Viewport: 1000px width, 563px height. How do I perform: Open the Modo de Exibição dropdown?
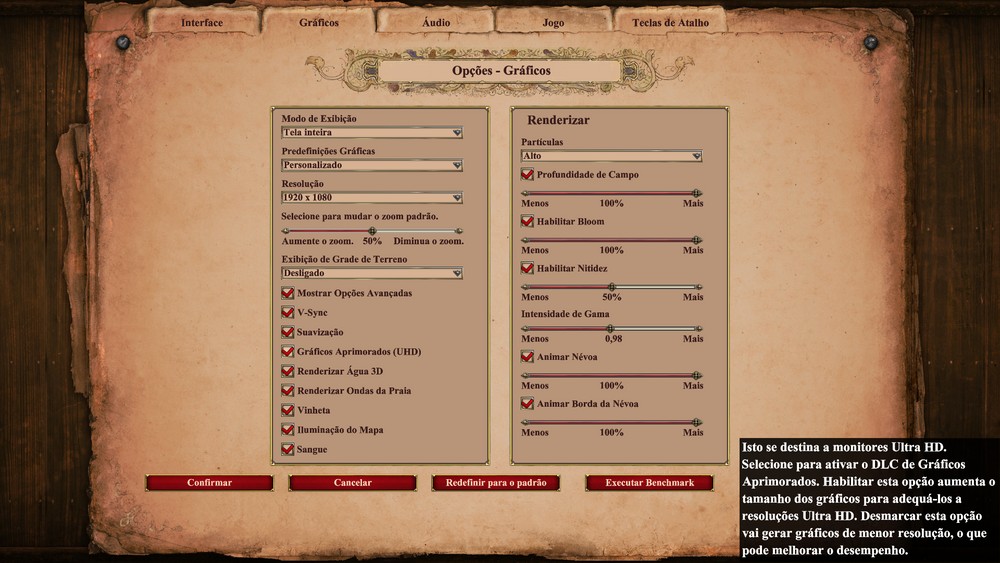(371, 132)
